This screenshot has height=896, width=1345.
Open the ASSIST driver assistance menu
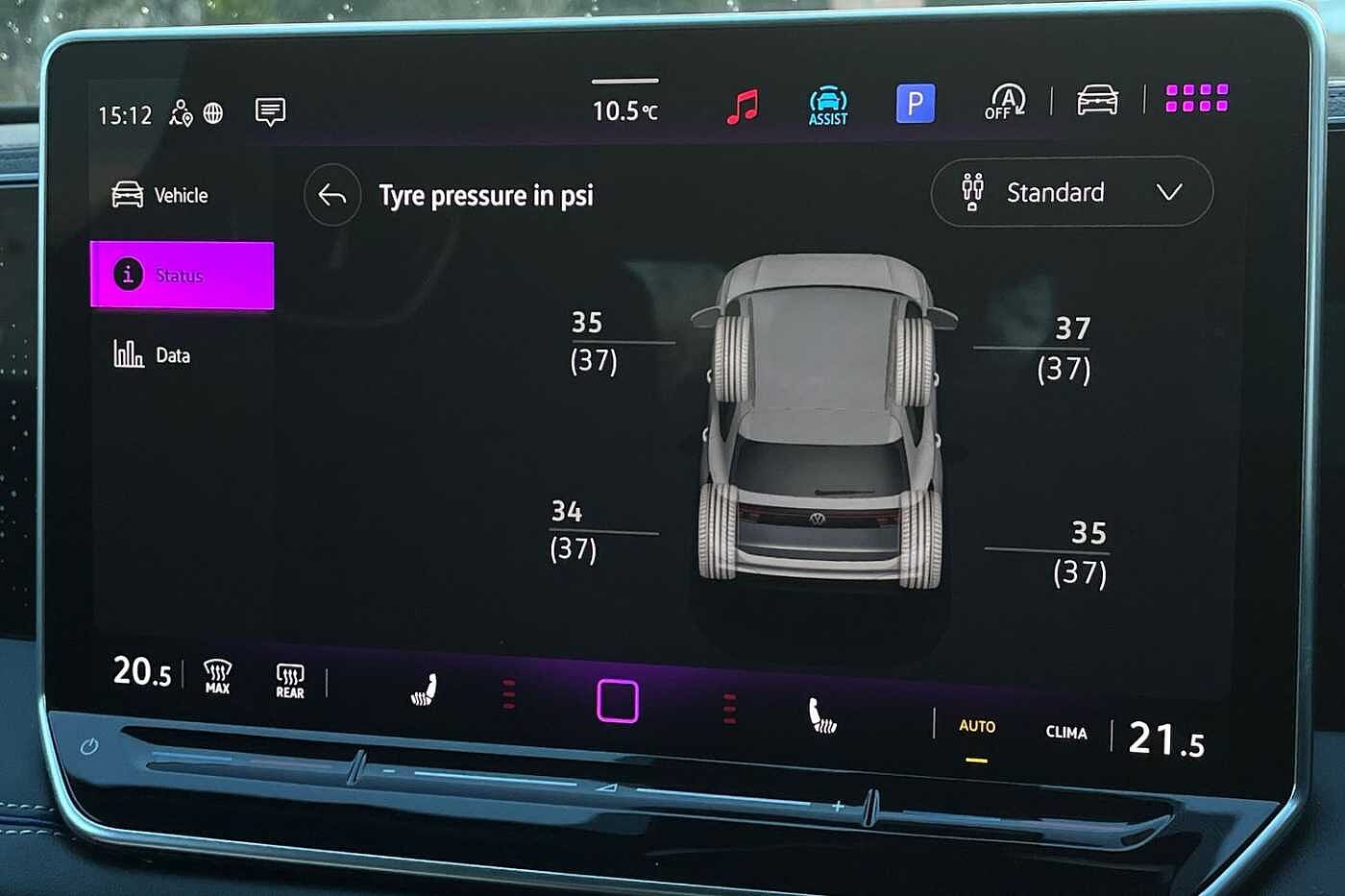click(826, 104)
